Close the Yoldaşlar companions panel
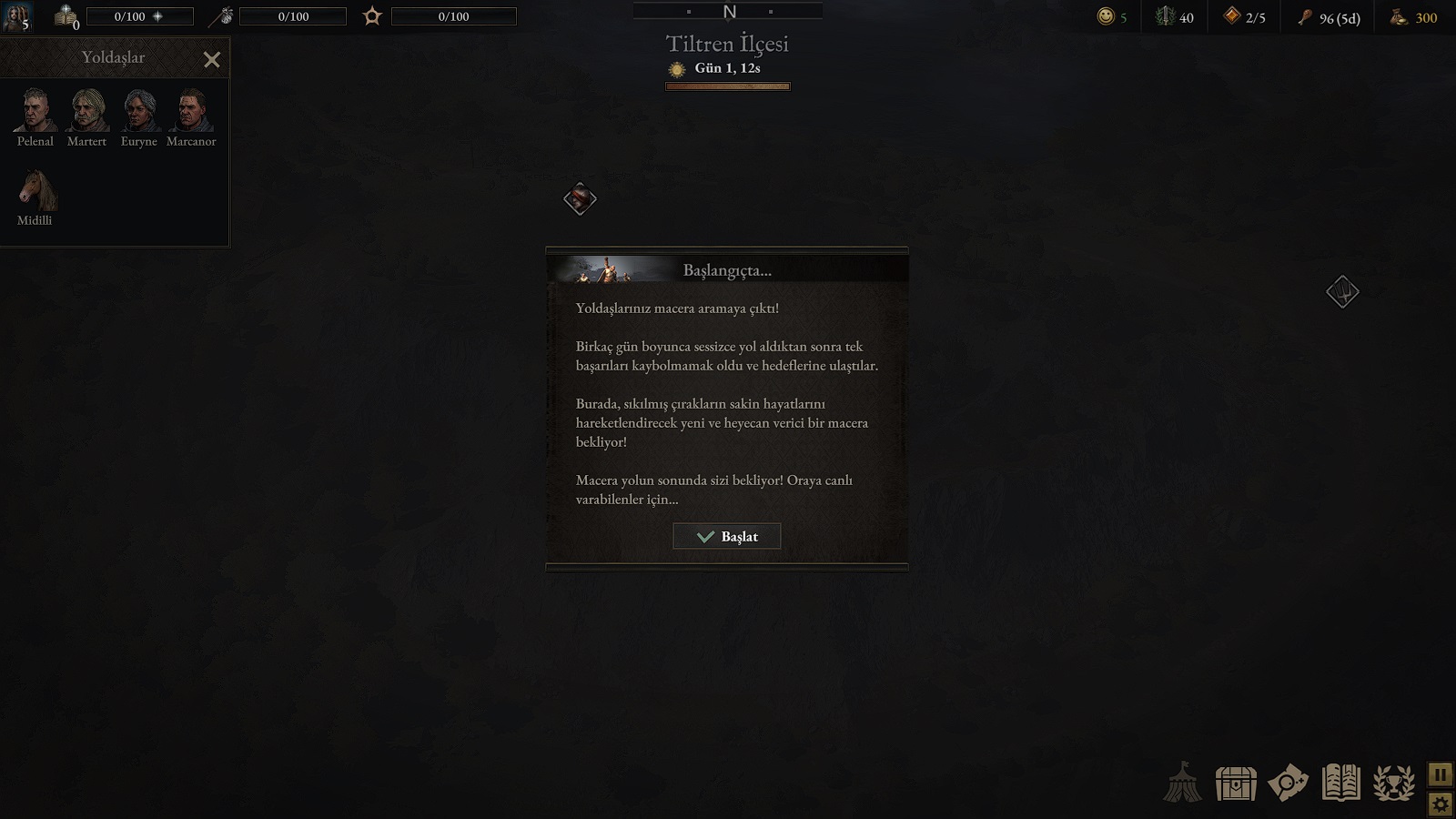 click(x=212, y=60)
